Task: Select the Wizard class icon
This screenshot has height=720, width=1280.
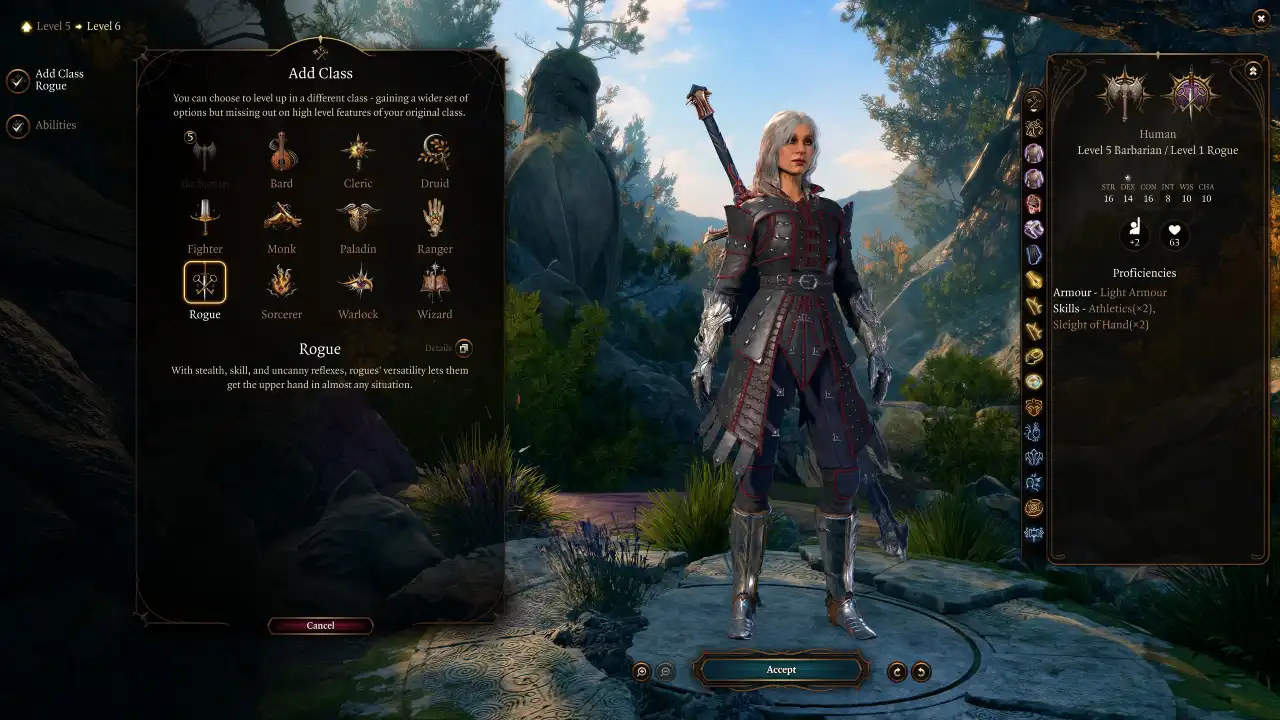Action: click(x=433, y=288)
